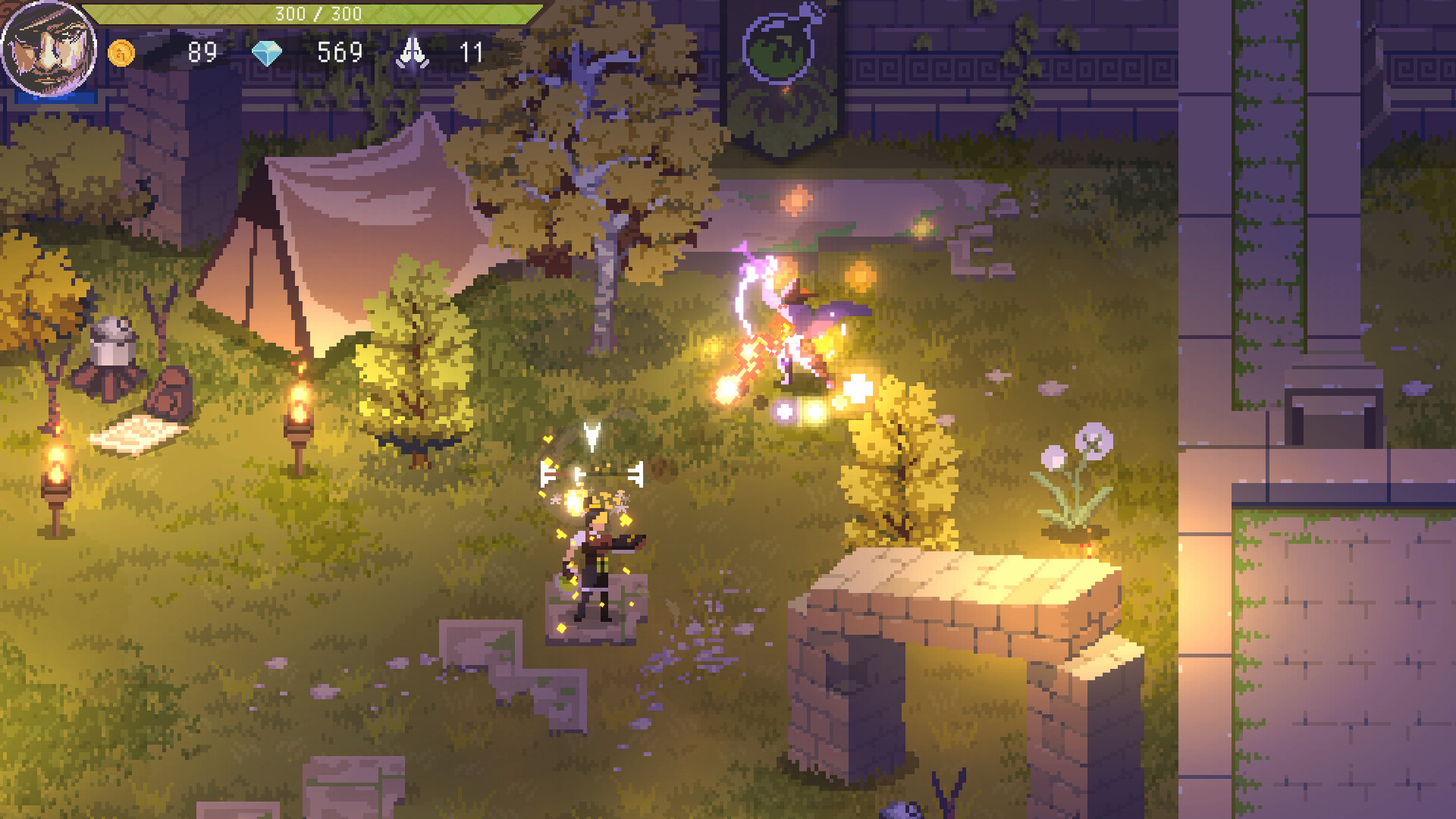Click the 89 gold amount text
This screenshot has height=819, width=1456.
pos(202,53)
